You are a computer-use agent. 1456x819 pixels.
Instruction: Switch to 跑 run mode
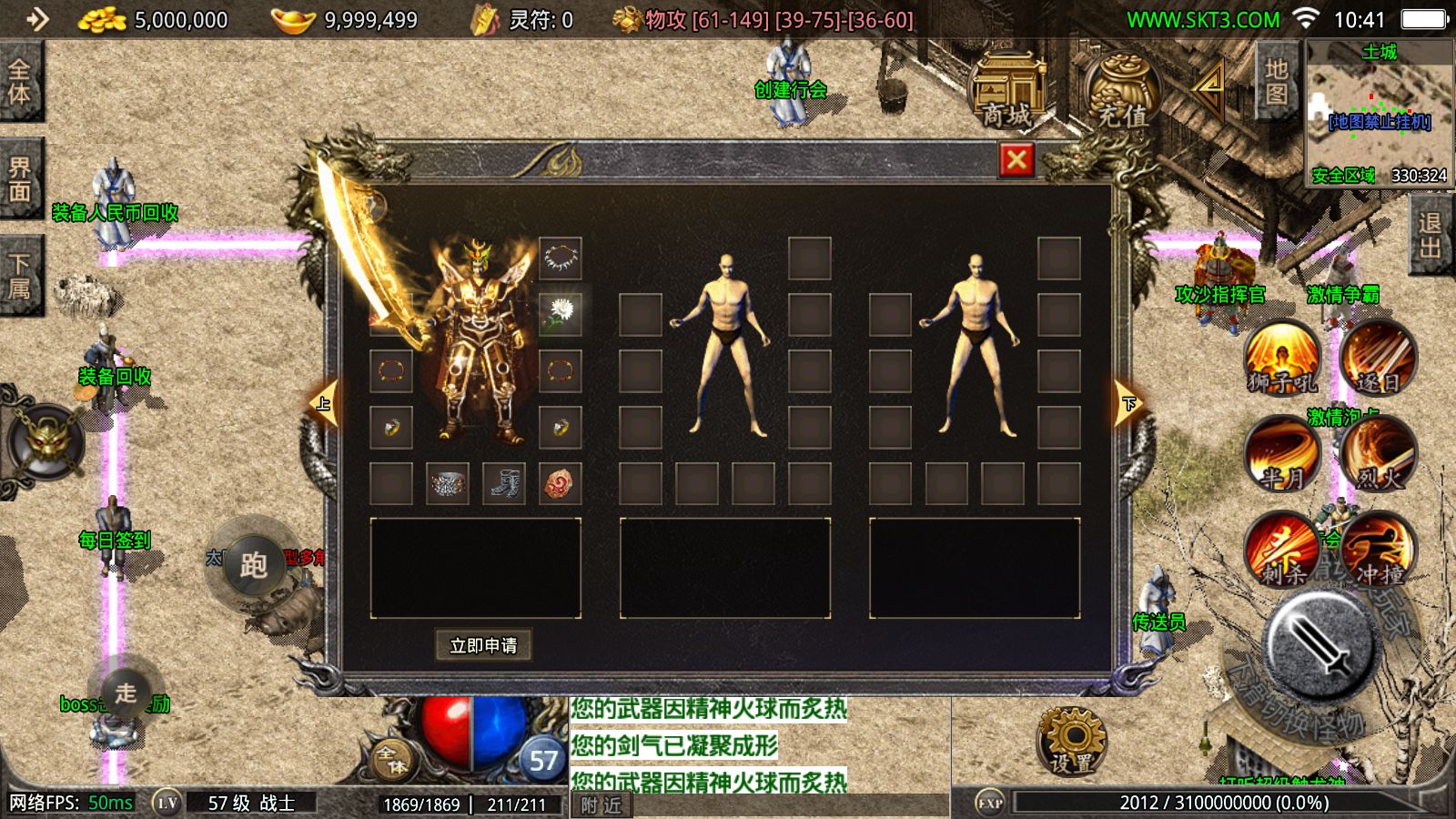[x=253, y=565]
